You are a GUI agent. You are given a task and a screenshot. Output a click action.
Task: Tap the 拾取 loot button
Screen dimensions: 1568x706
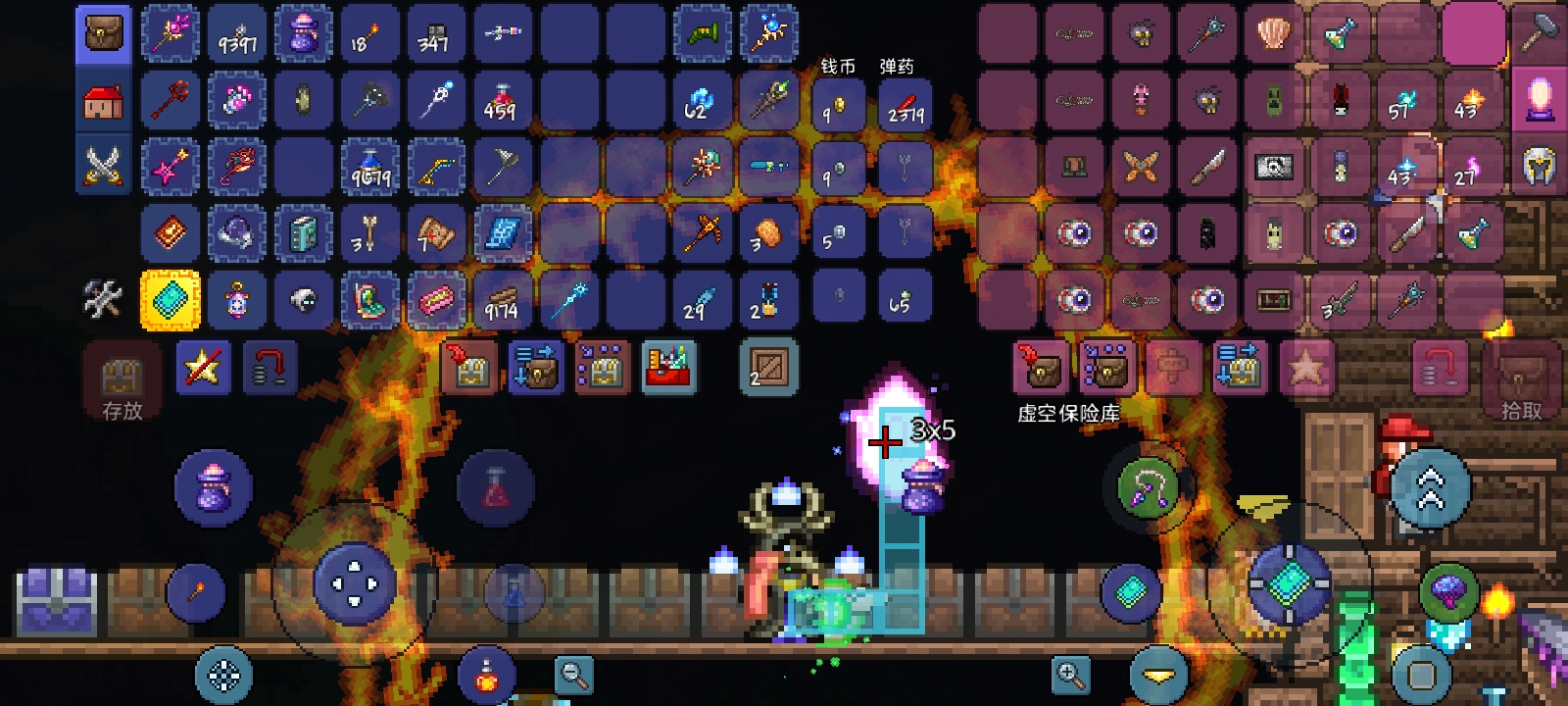(1521, 384)
